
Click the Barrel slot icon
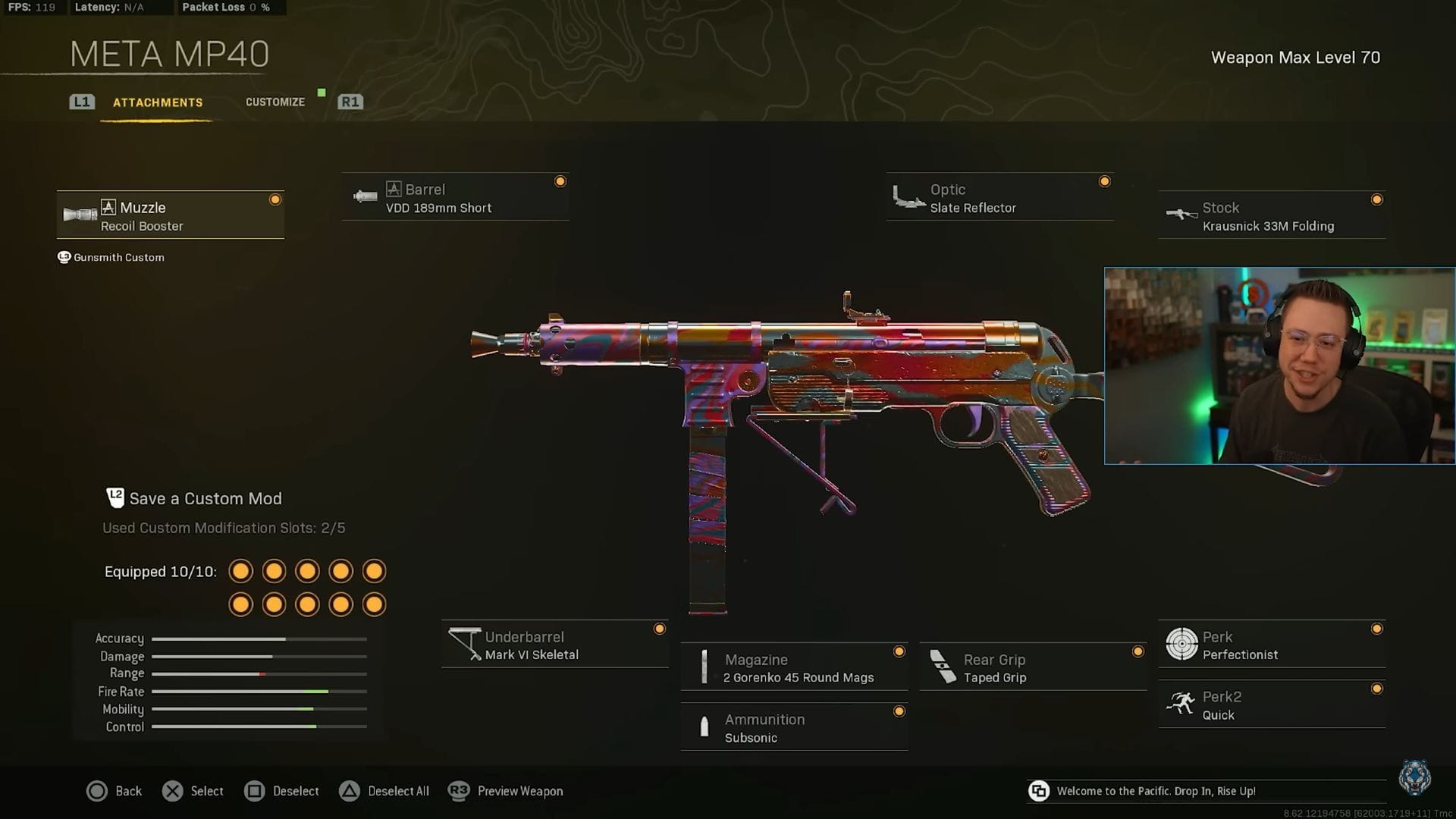(364, 196)
